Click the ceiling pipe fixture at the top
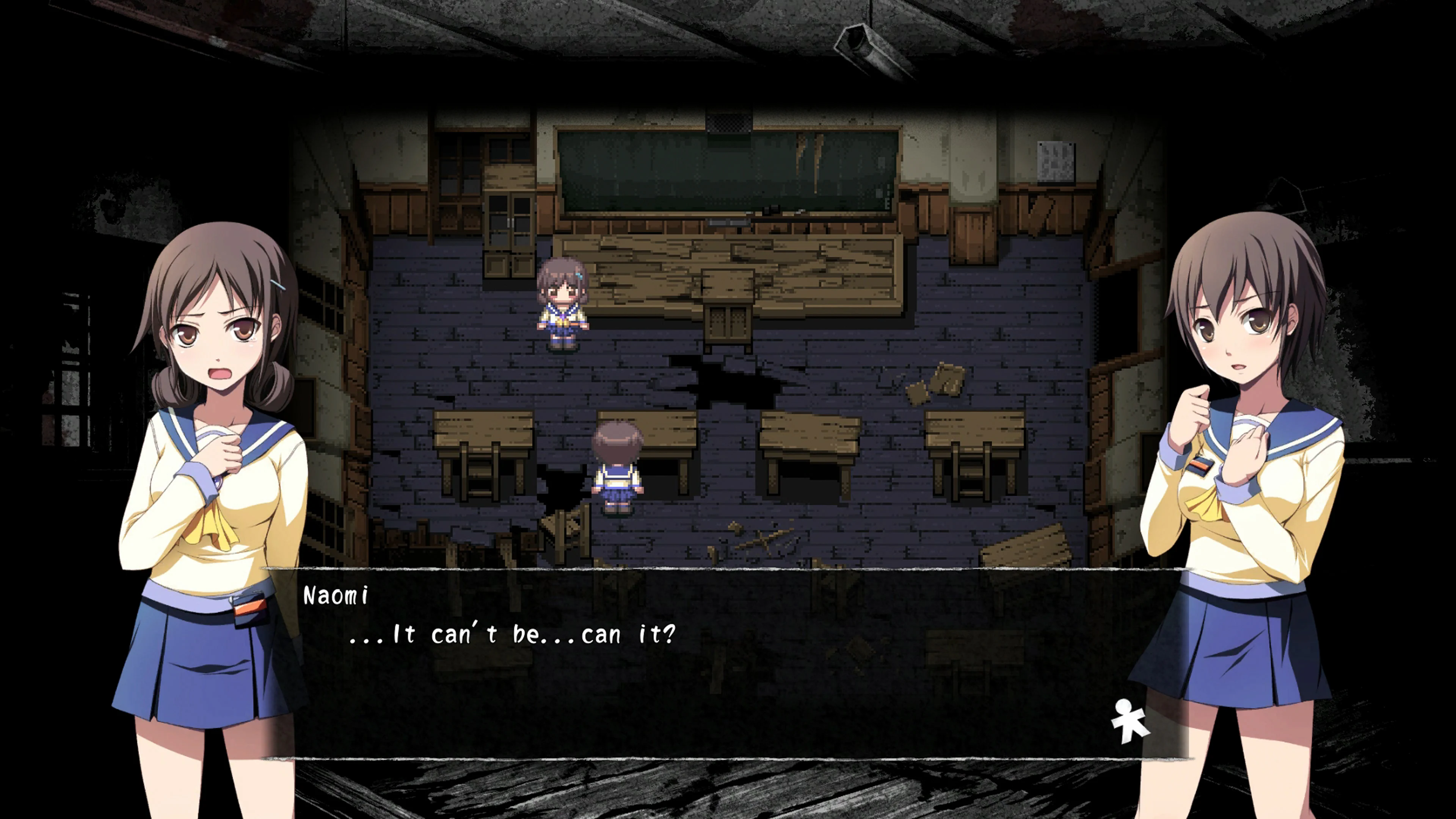This screenshot has width=1456, height=819. [865, 45]
